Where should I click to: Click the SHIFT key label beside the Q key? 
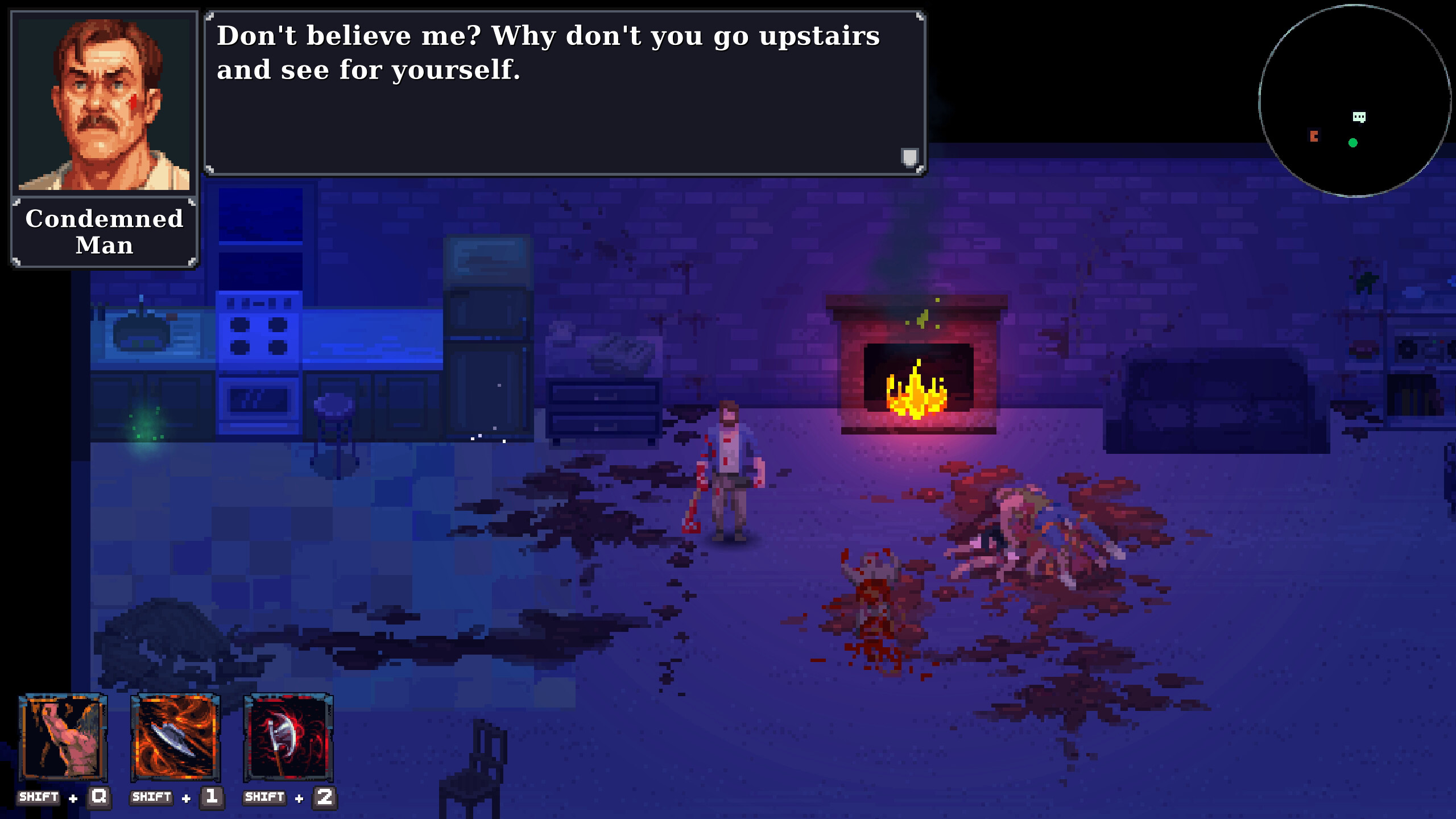(x=37, y=797)
